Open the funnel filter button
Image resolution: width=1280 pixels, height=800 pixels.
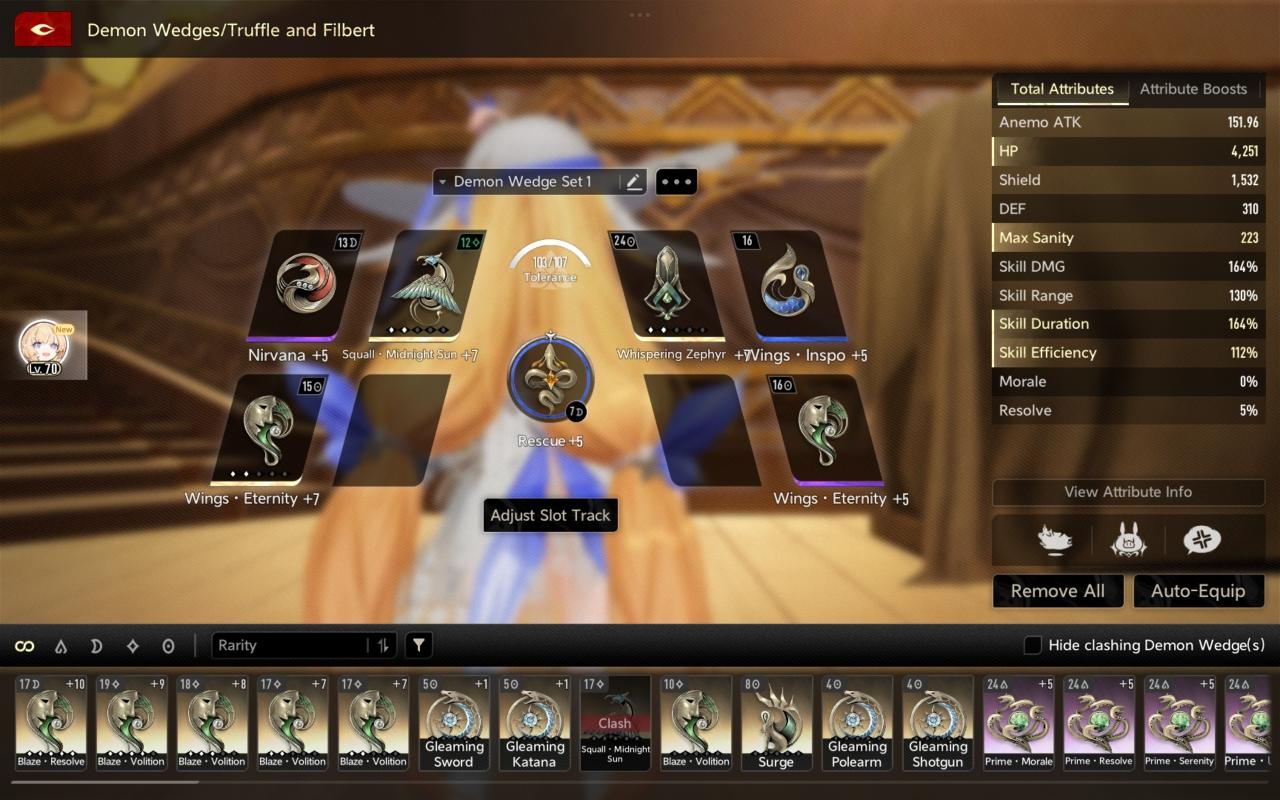click(419, 646)
